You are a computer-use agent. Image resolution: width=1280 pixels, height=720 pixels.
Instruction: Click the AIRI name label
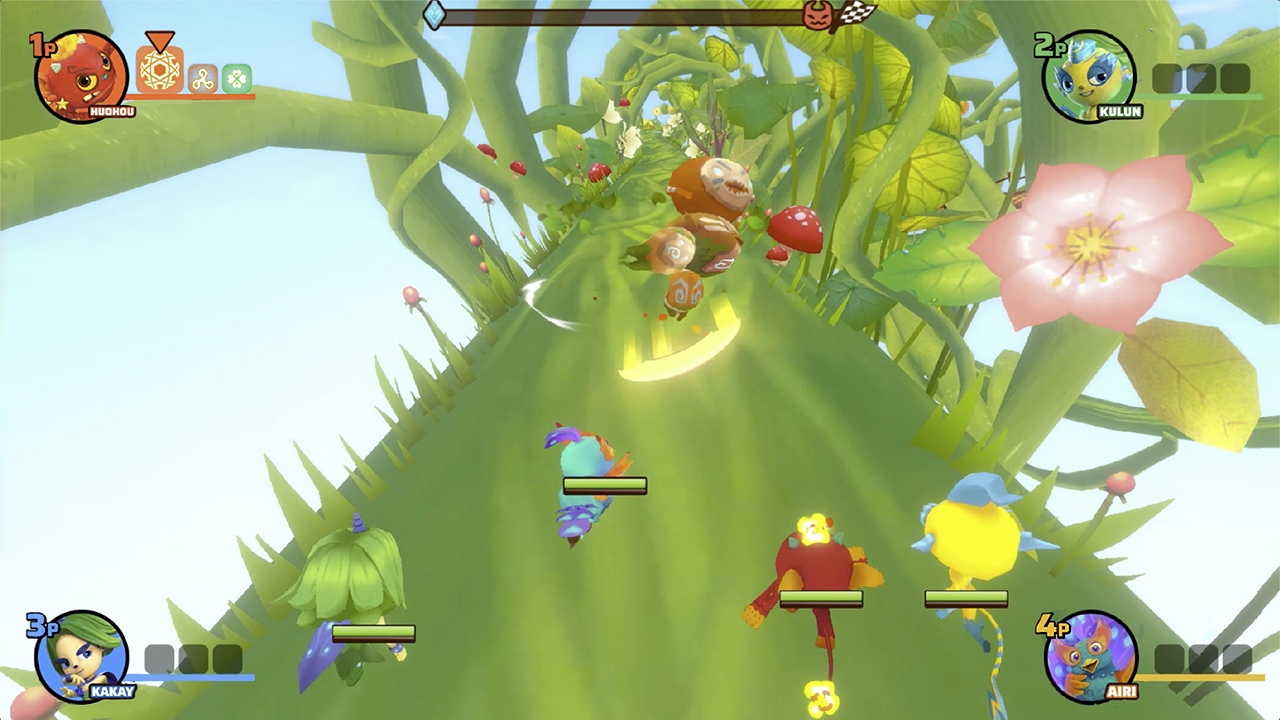tap(1123, 691)
